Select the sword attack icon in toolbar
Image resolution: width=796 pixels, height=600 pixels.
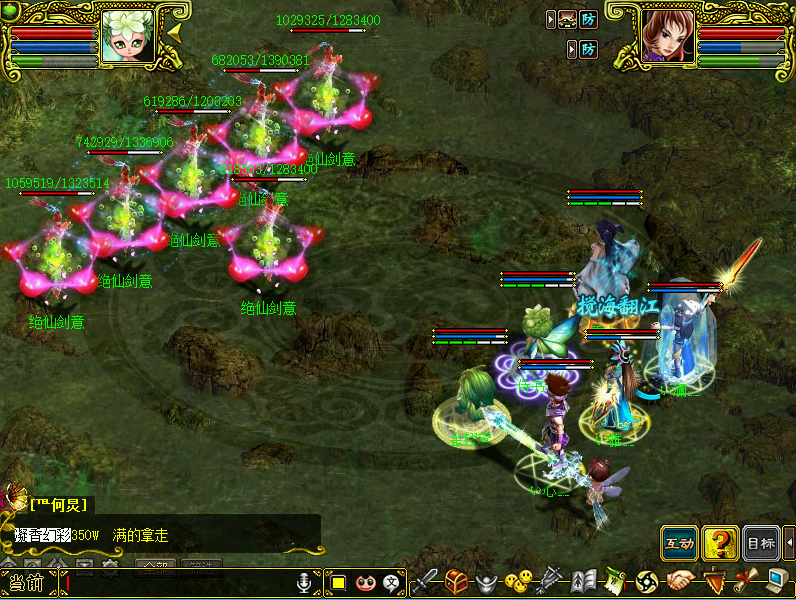pos(428,581)
